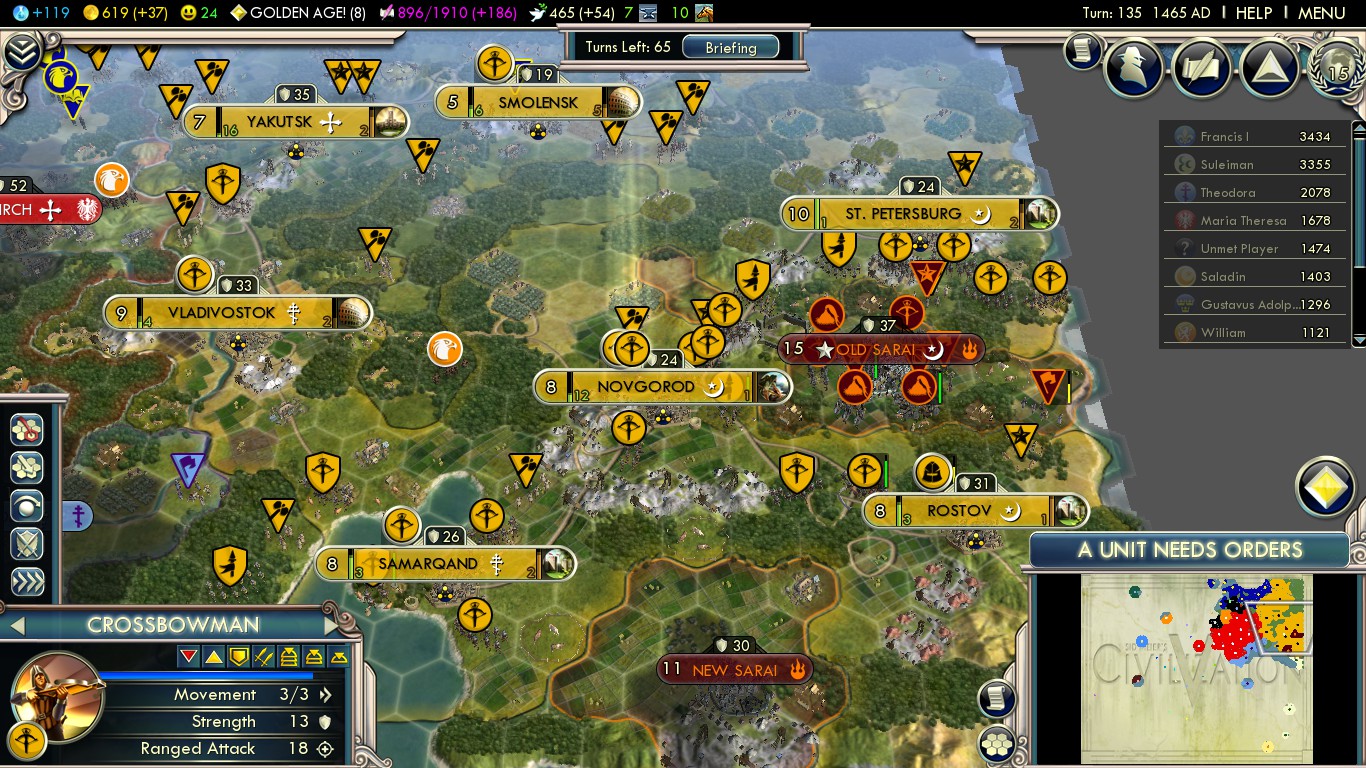Open the diplomacy triangle button
This screenshot has height=768, width=1366.
pos(1269,67)
